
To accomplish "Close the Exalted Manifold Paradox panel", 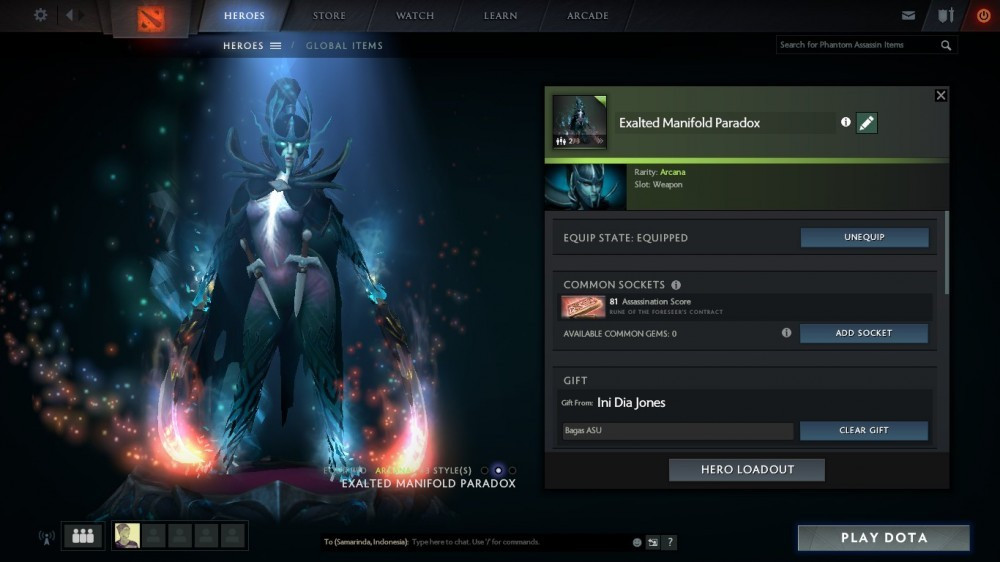I will click(x=940, y=95).
